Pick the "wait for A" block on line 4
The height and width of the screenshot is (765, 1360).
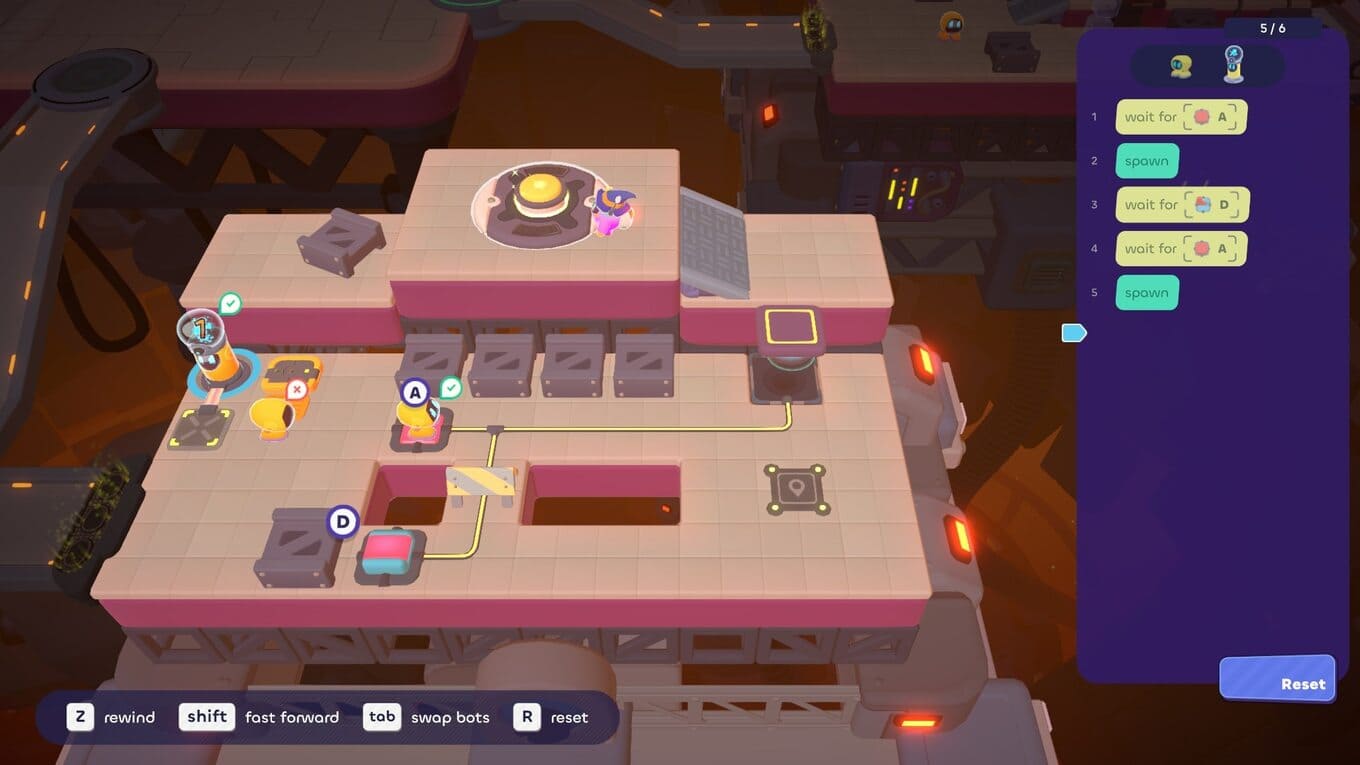1181,249
